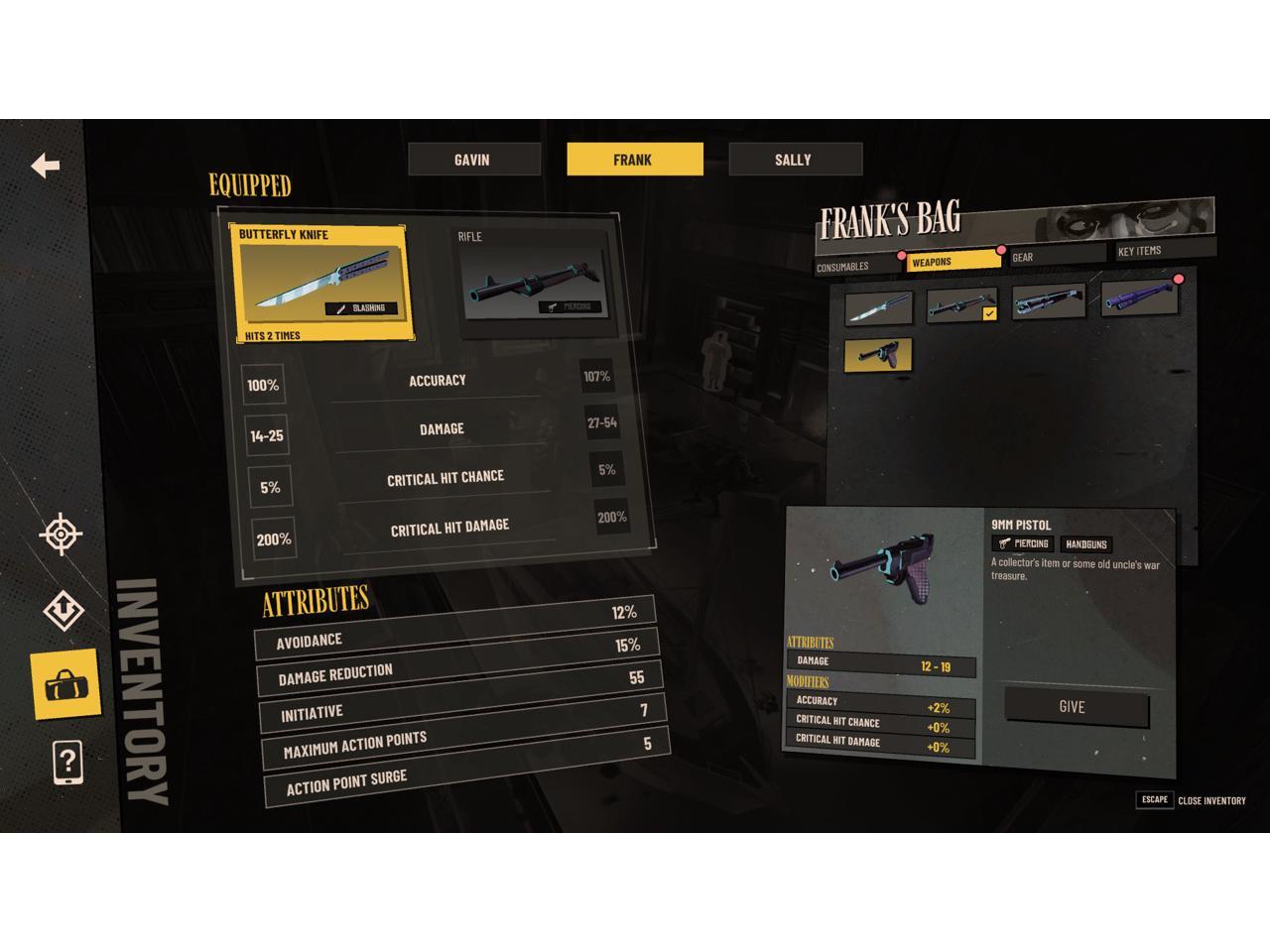1270x952 pixels.
Task: View the Key Items tab
Action: [1163, 250]
